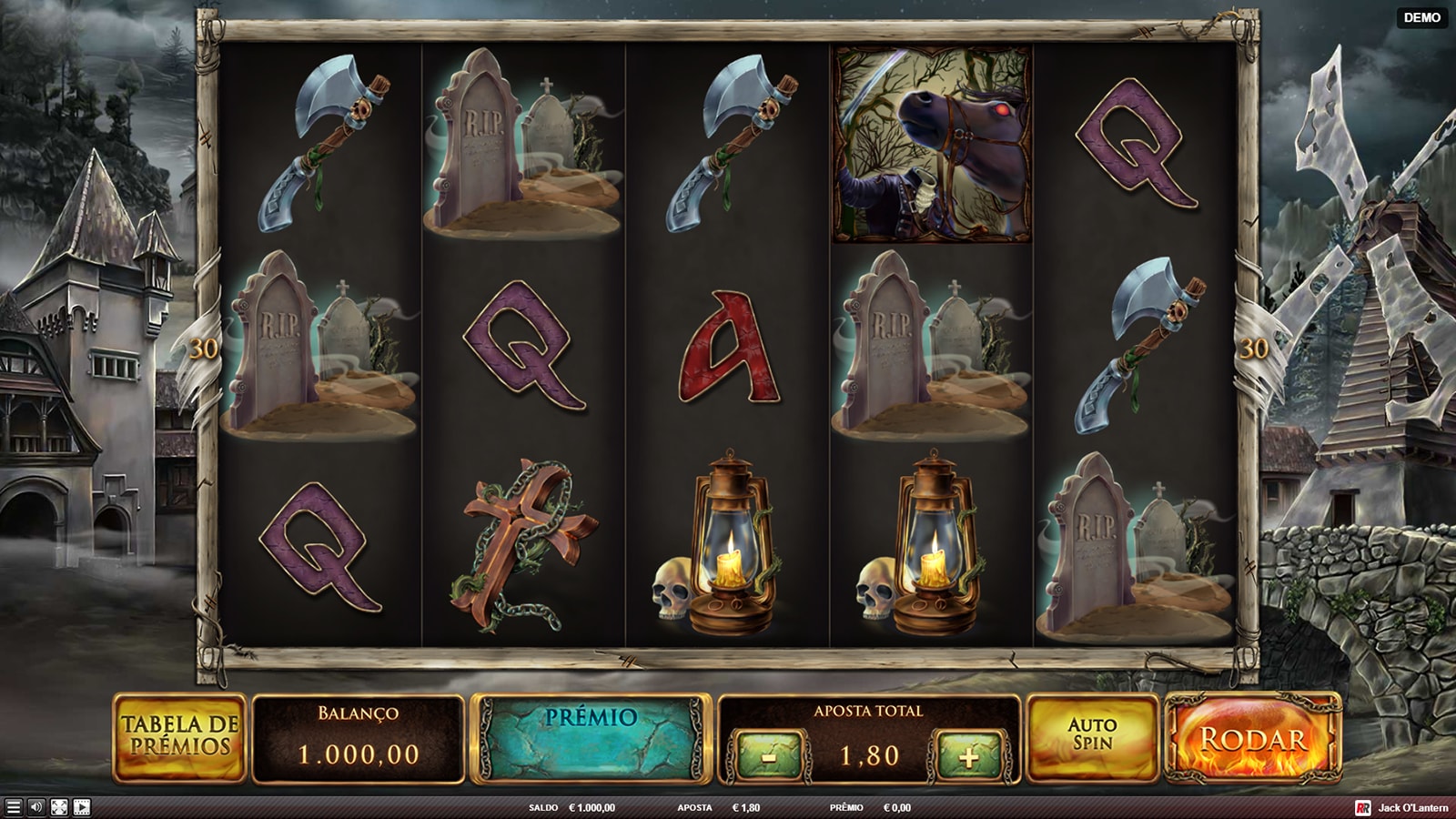The image size is (1456, 819).
Task: Increase total bet with plus button
Action: coord(968,756)
